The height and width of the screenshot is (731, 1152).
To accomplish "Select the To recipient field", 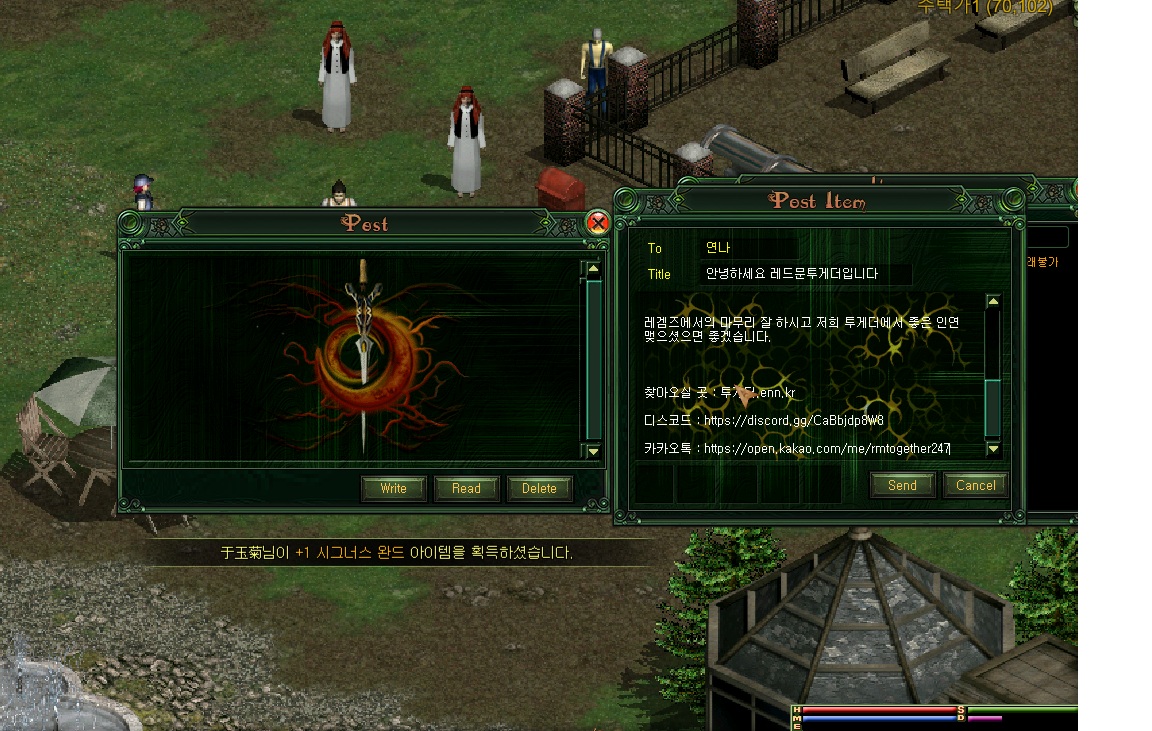I will (750, 248).
